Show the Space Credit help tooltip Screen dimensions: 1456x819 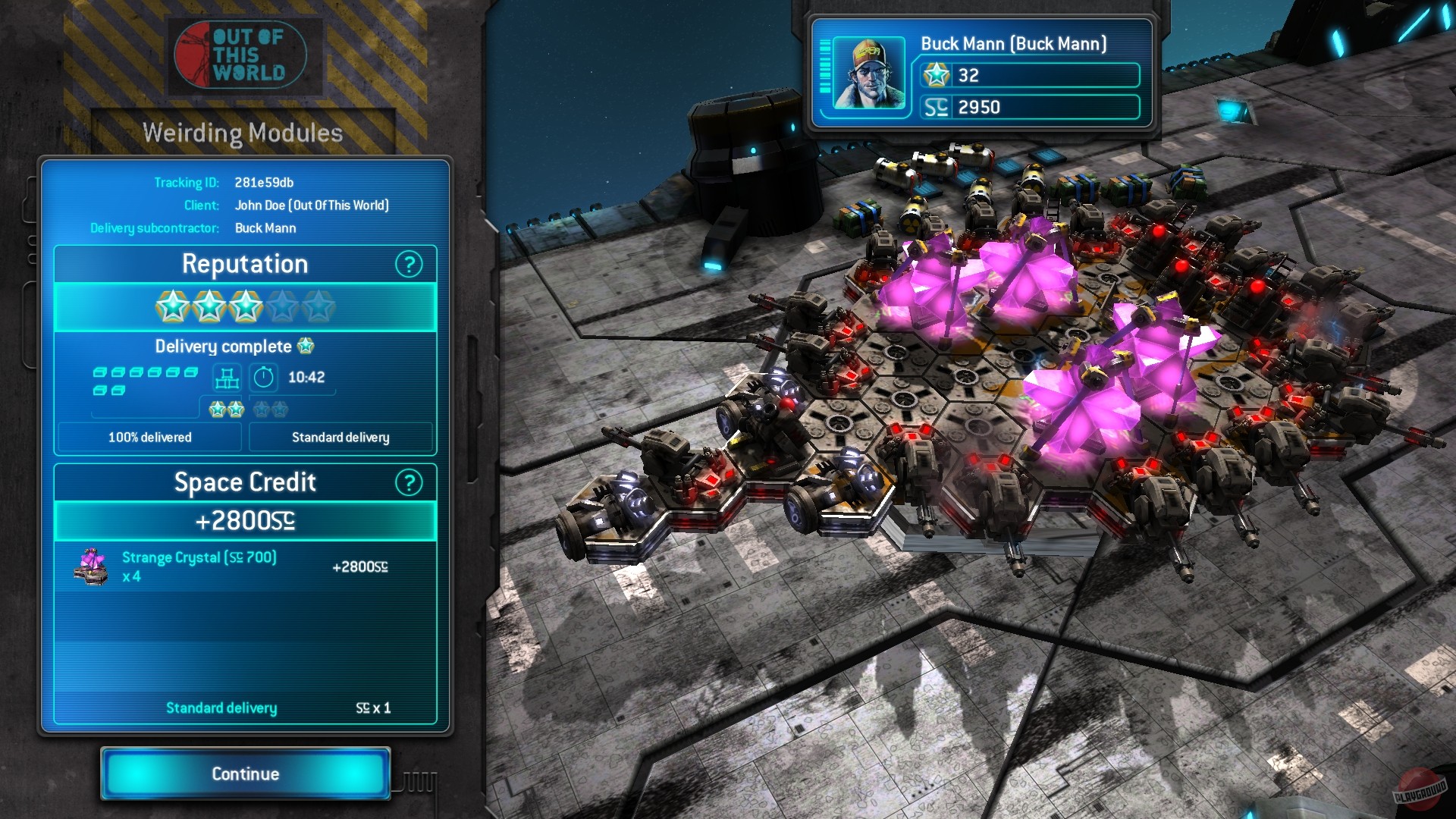(409, 483)
